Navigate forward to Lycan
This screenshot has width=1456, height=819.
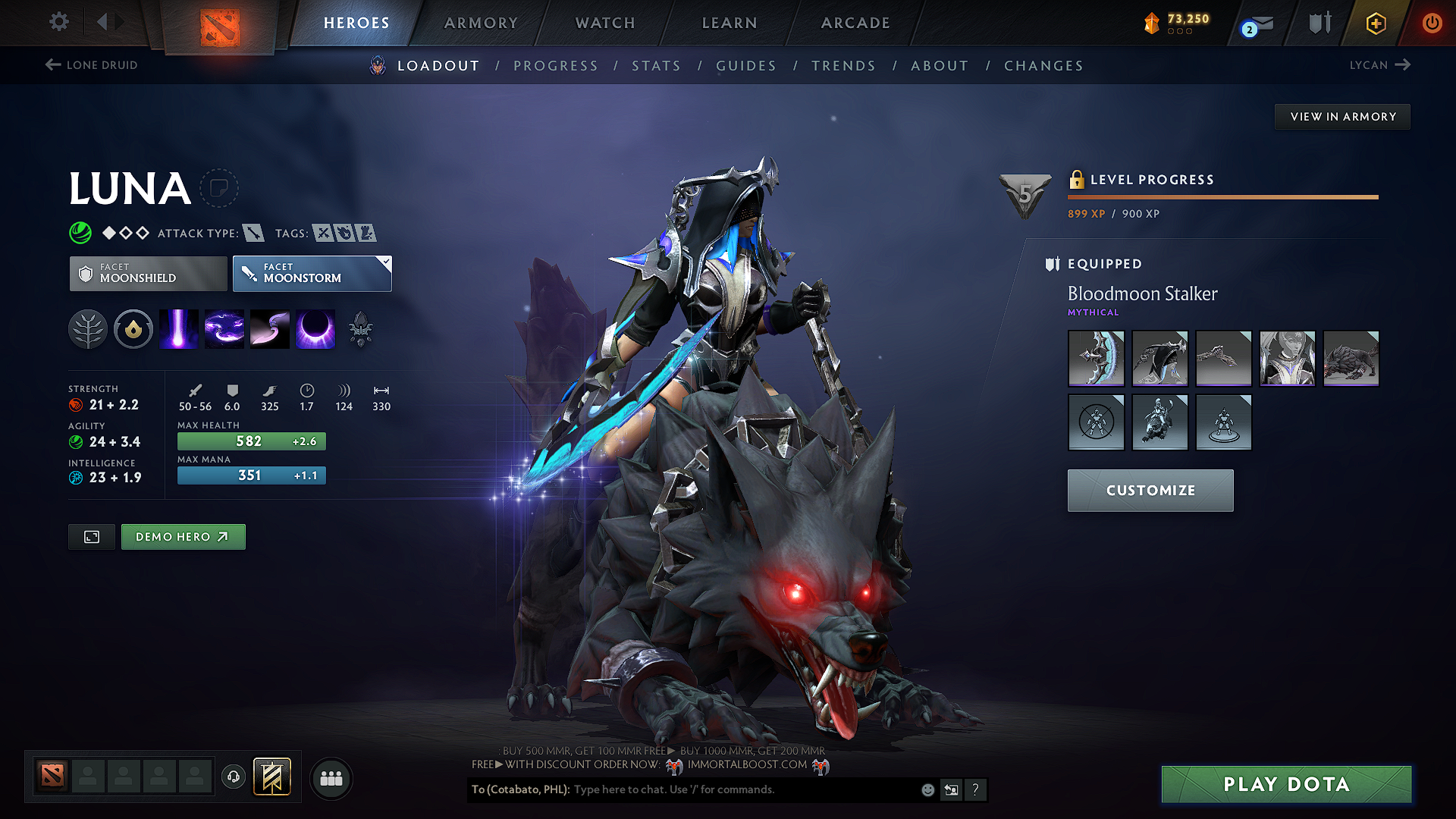tap(1379, 64)
